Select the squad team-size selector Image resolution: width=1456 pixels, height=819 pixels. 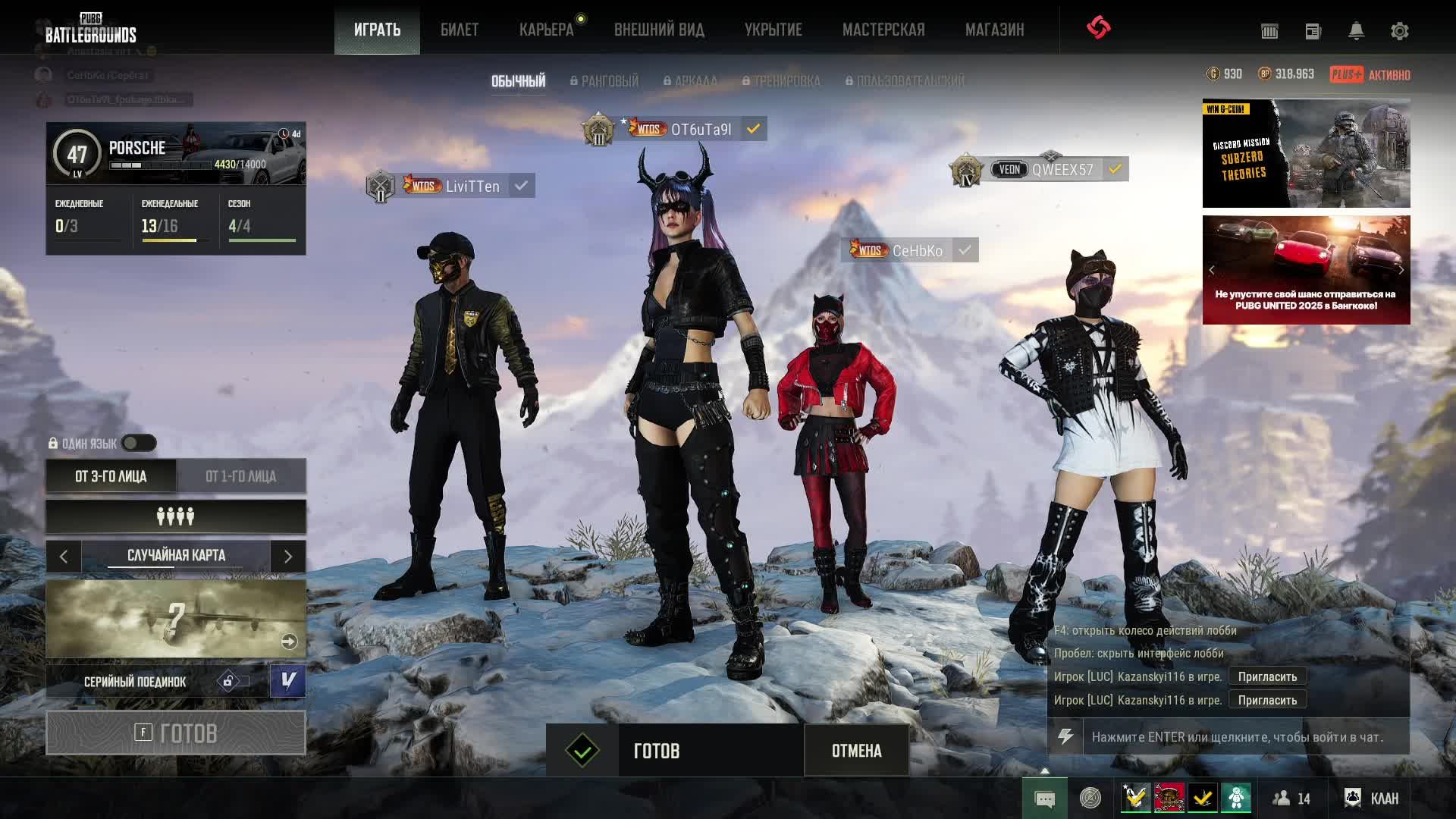176,516
